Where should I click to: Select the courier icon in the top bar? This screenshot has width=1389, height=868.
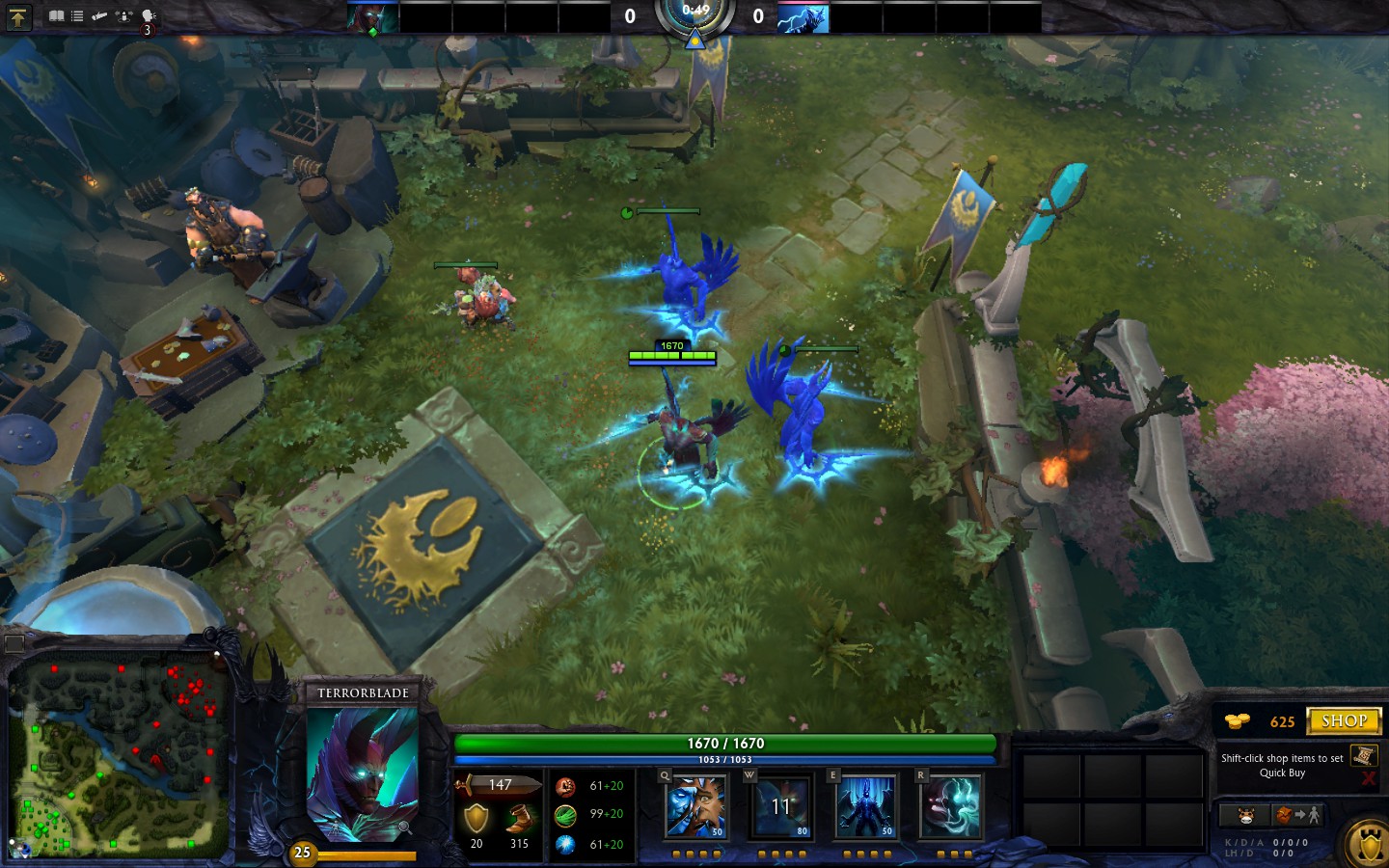(124, 15)
